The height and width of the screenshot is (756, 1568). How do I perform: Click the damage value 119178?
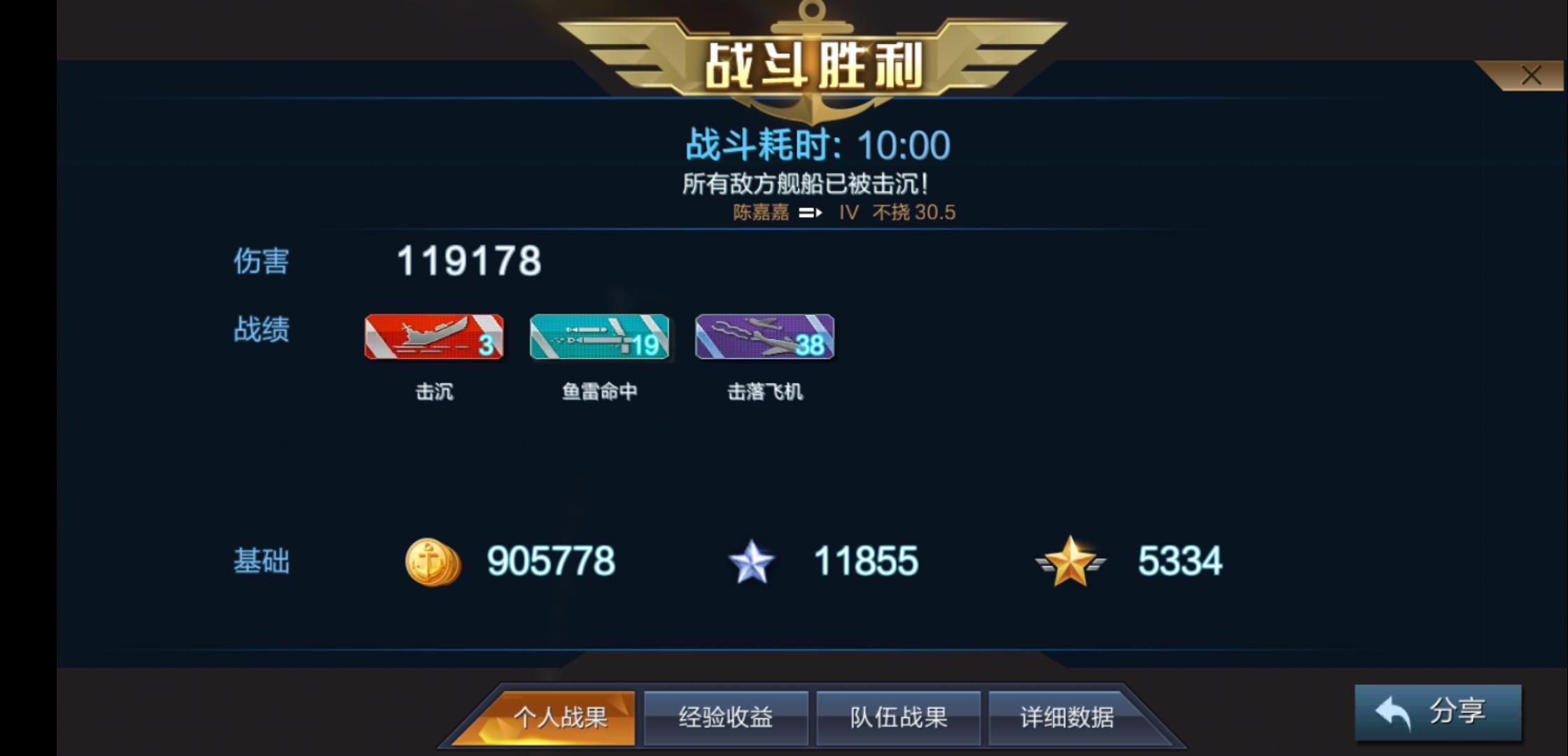(x=468, y=262)
